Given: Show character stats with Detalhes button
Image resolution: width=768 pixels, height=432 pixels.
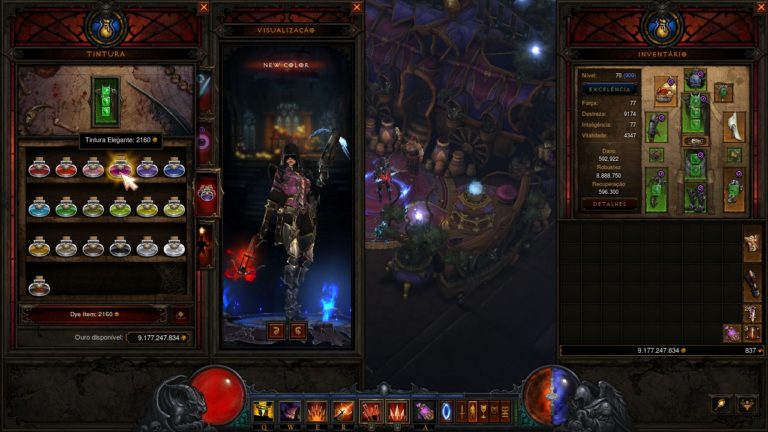Looking at the screenshot, I should 608,203.
